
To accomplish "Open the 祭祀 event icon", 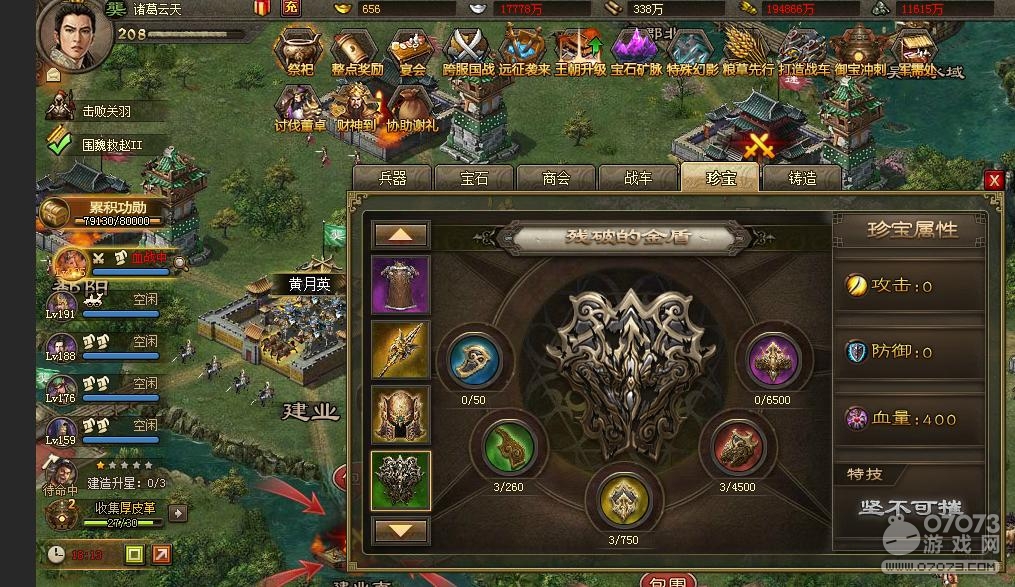I will pyautogui.click(x=300, y=50).
